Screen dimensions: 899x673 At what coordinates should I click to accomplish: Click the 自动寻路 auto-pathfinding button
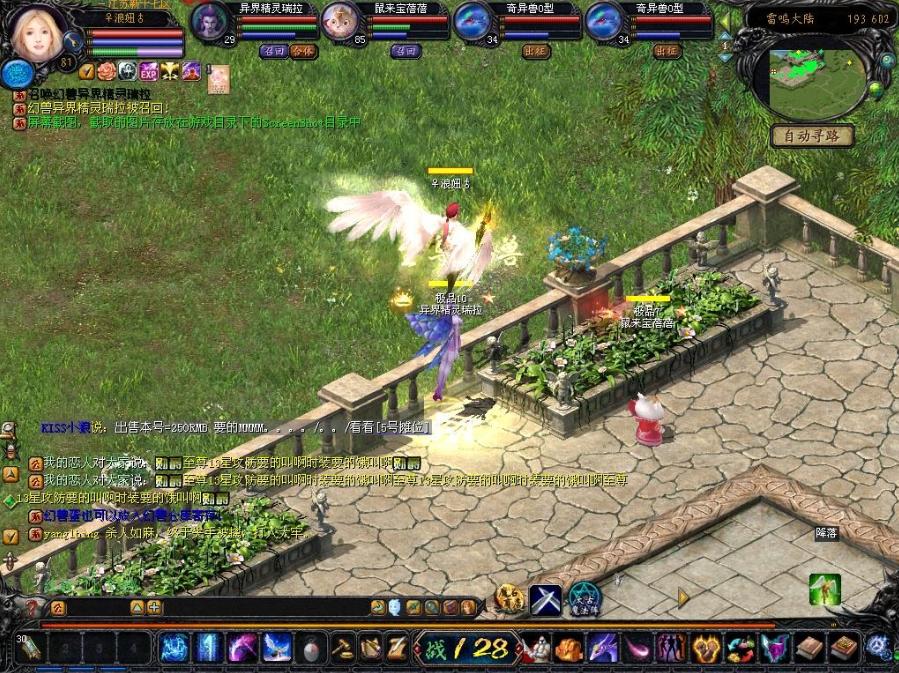812,135
